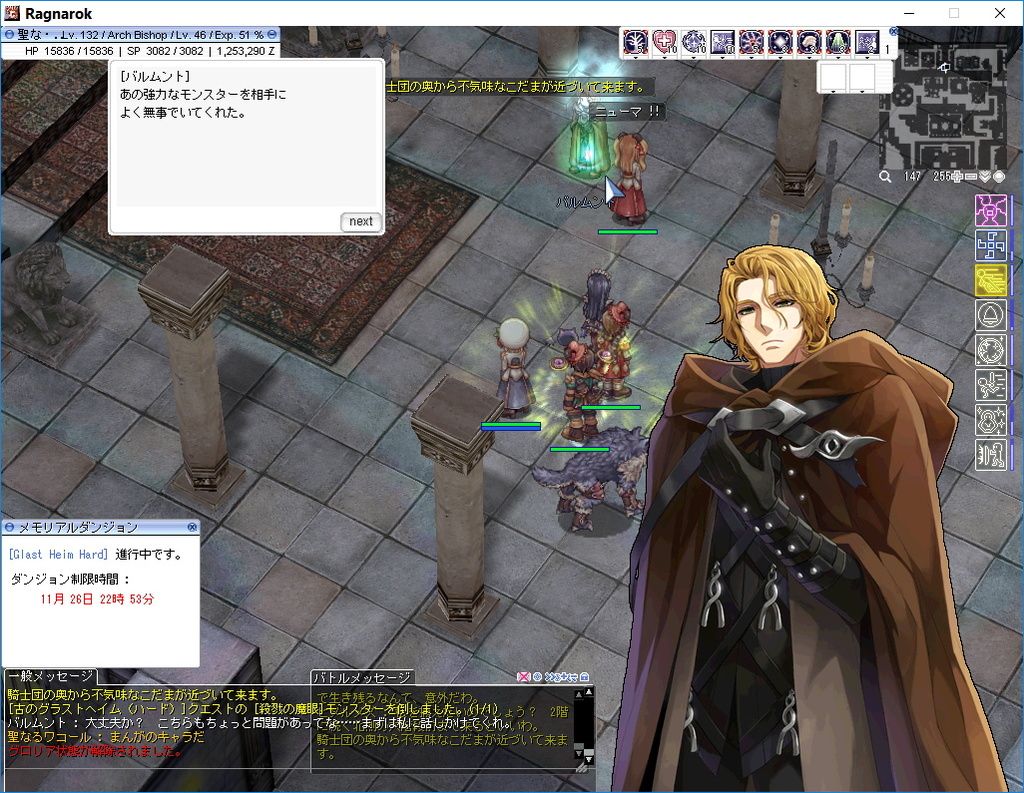Use the heart-with-cross heal skill in the hotbar
This screenshot has width=1024, height=793.
pos(664,42)
